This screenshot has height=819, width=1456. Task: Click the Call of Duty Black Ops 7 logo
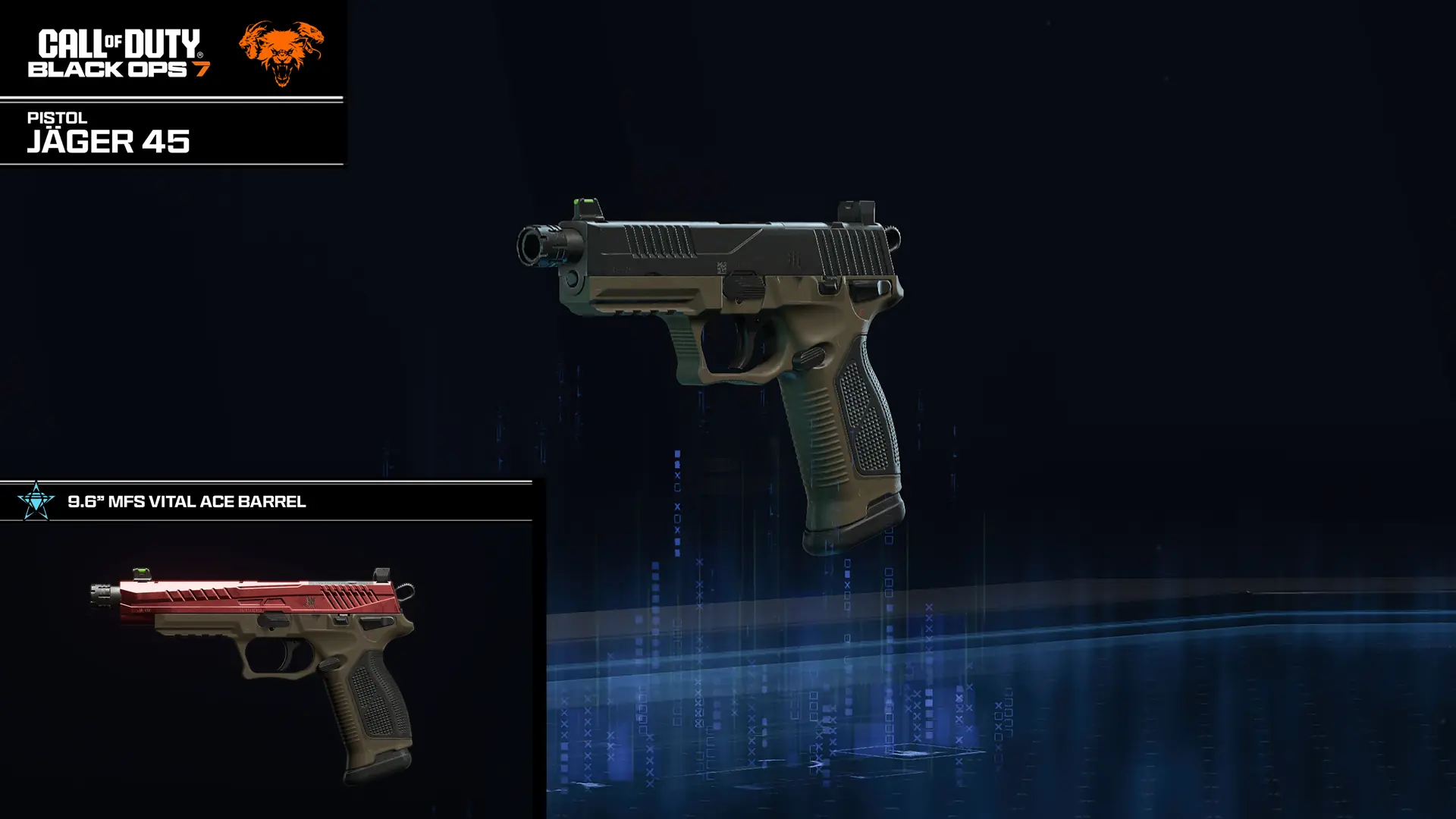(x=118, y=53)
